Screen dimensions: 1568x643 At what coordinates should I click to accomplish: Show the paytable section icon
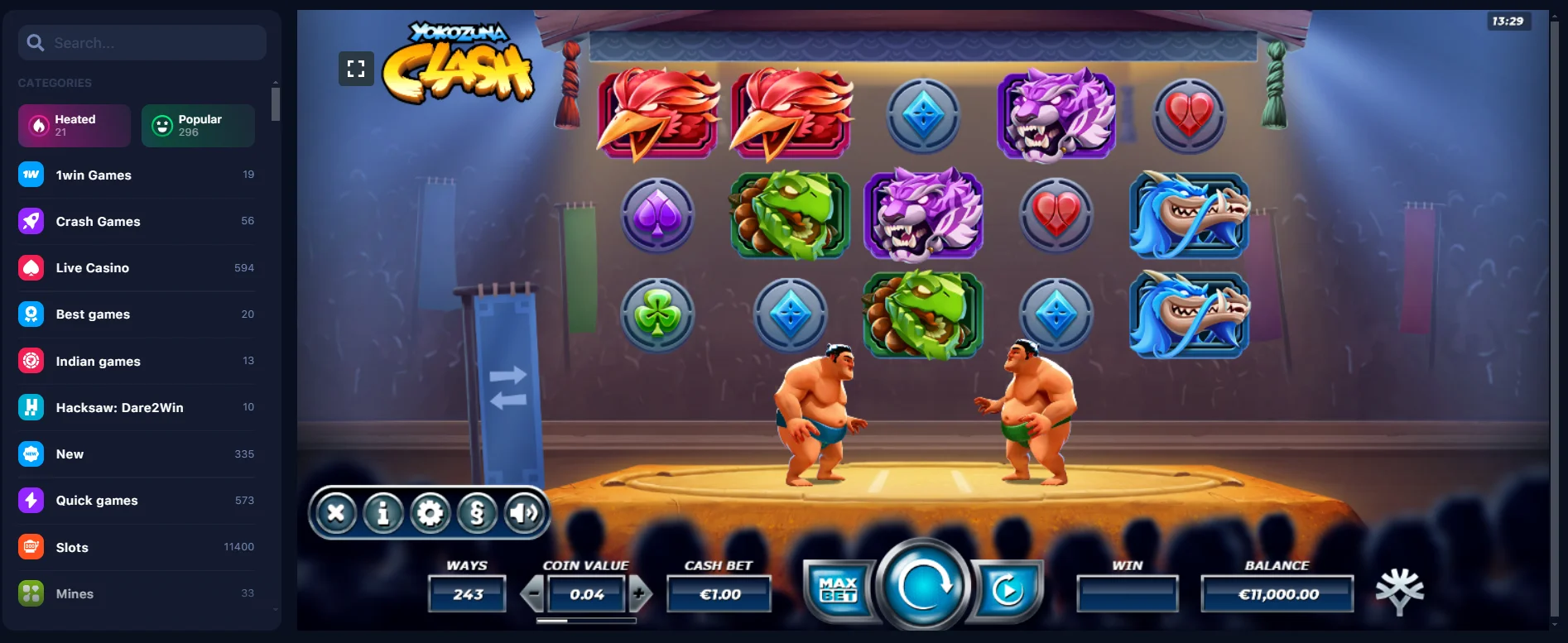[x=477, y=514]
